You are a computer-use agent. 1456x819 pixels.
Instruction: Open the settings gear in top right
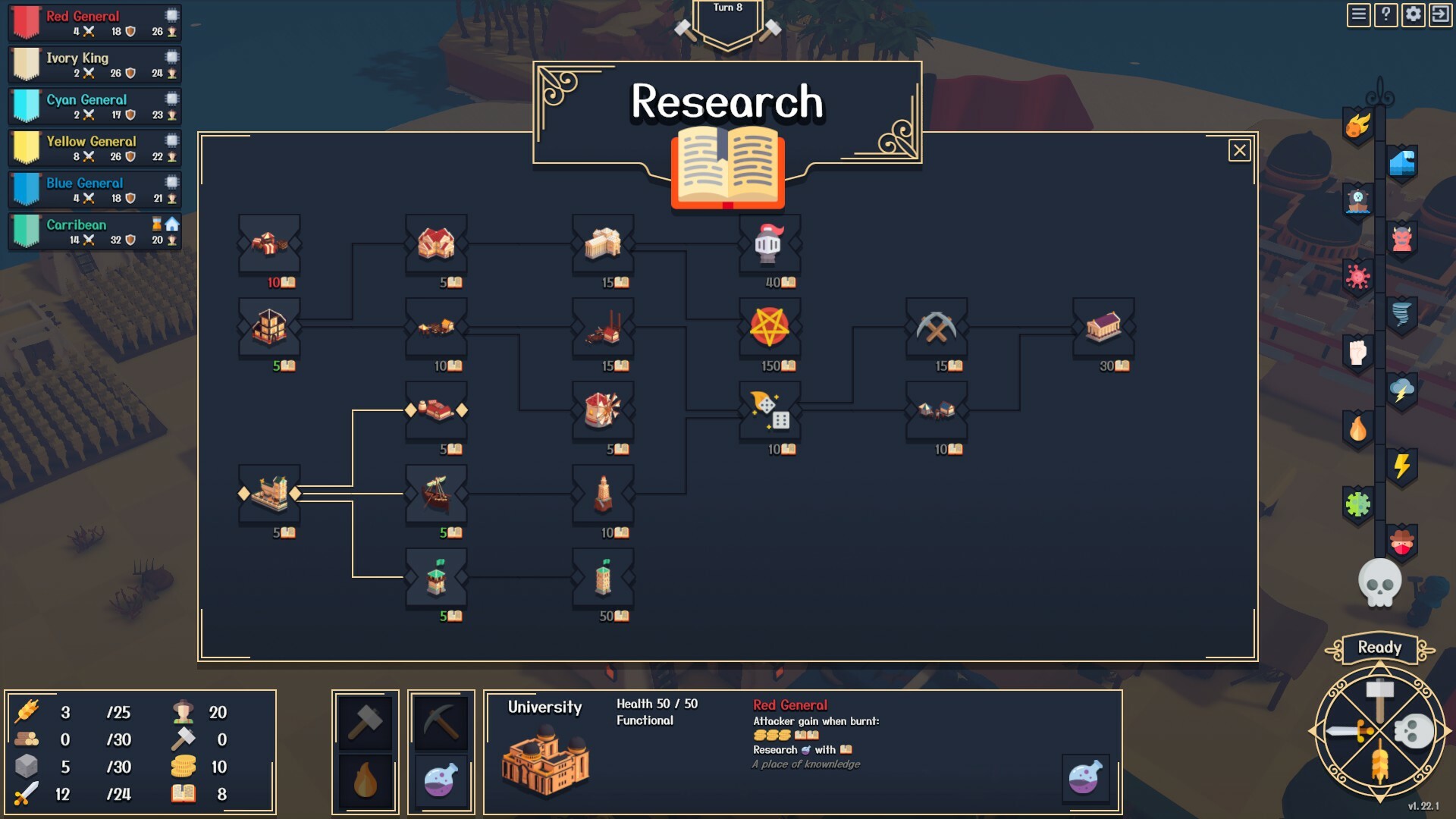coord(1414,13)
